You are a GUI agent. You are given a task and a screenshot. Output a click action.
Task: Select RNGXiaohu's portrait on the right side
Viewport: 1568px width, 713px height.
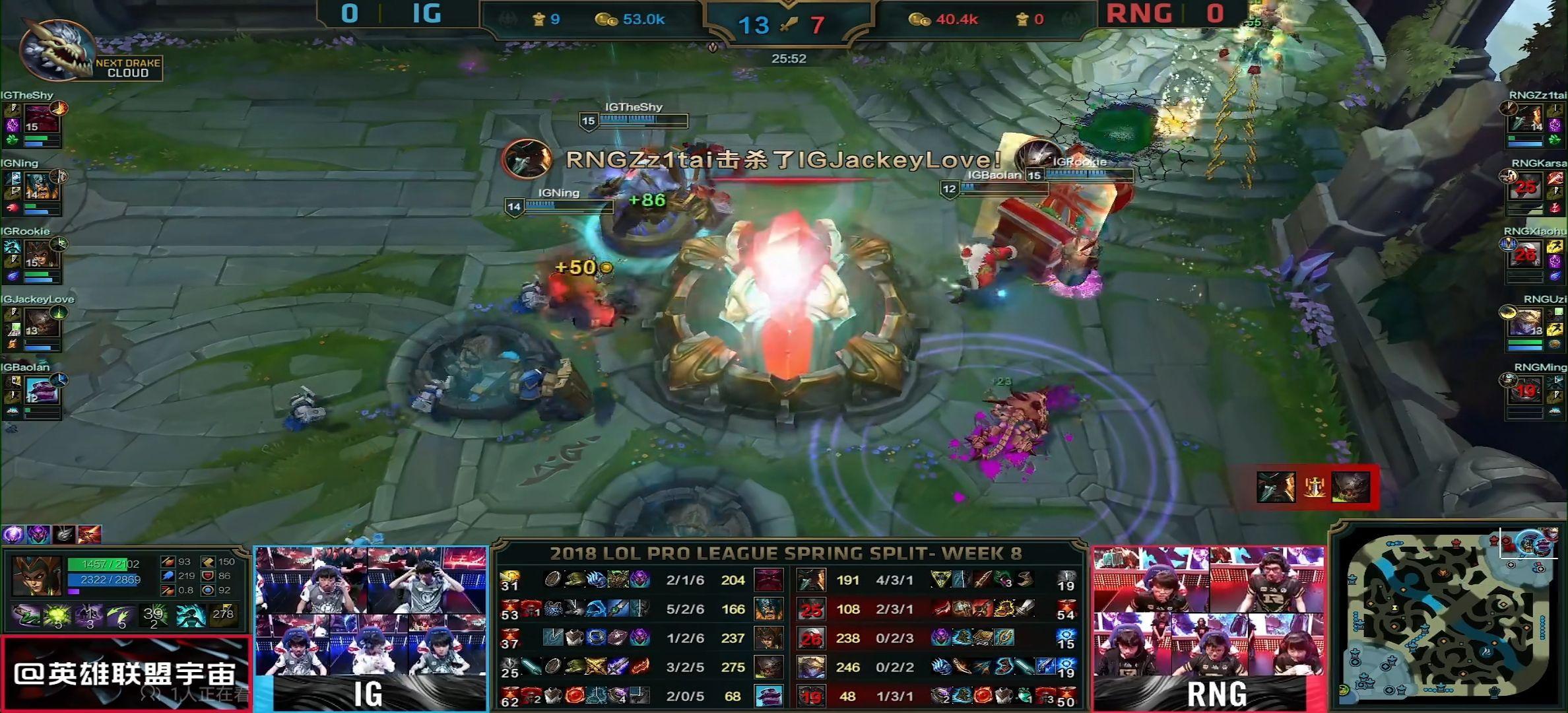coord(1526,256)
